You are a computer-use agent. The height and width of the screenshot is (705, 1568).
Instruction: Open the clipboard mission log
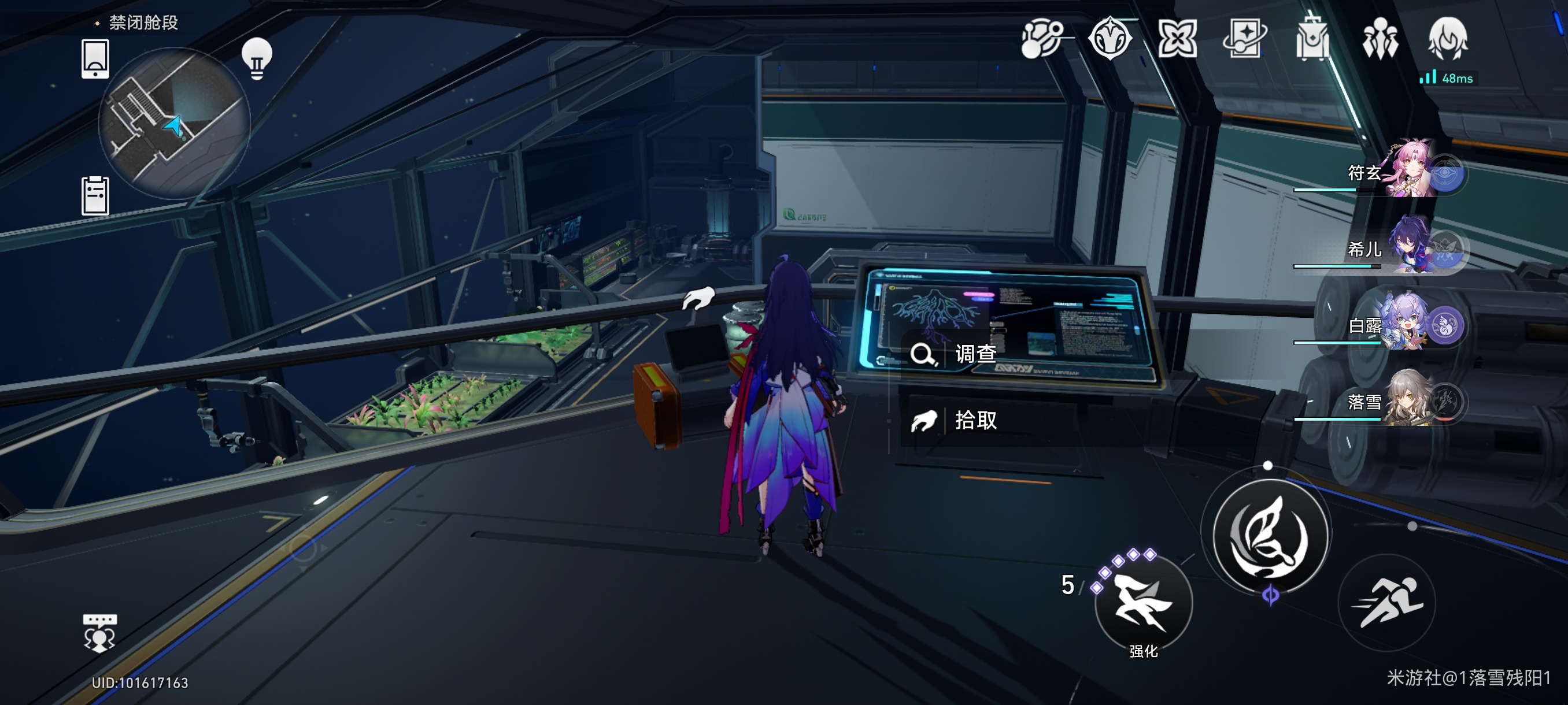[x=95, y=195]
